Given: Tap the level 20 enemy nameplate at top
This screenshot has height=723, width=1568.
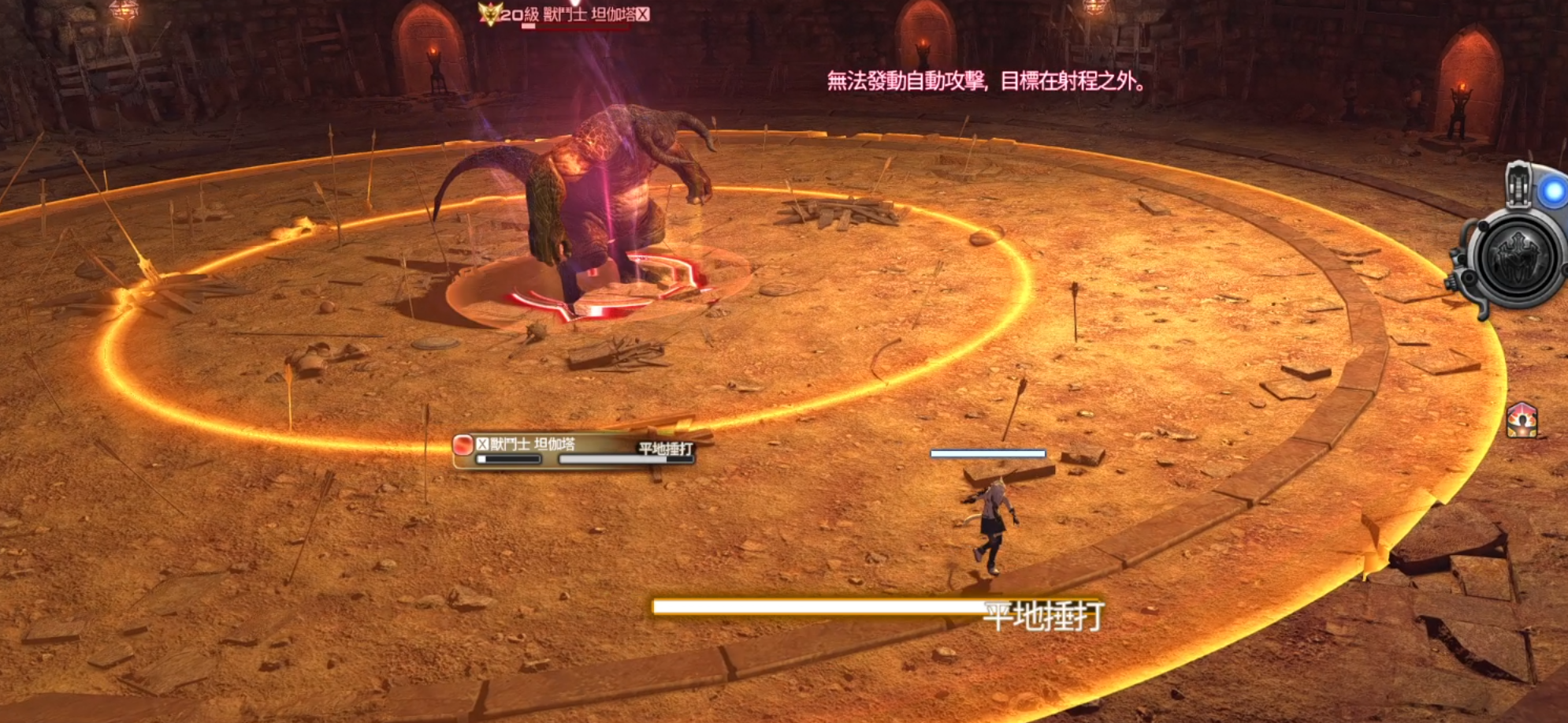Looking at the screenshot, I should tap(565, 14).
